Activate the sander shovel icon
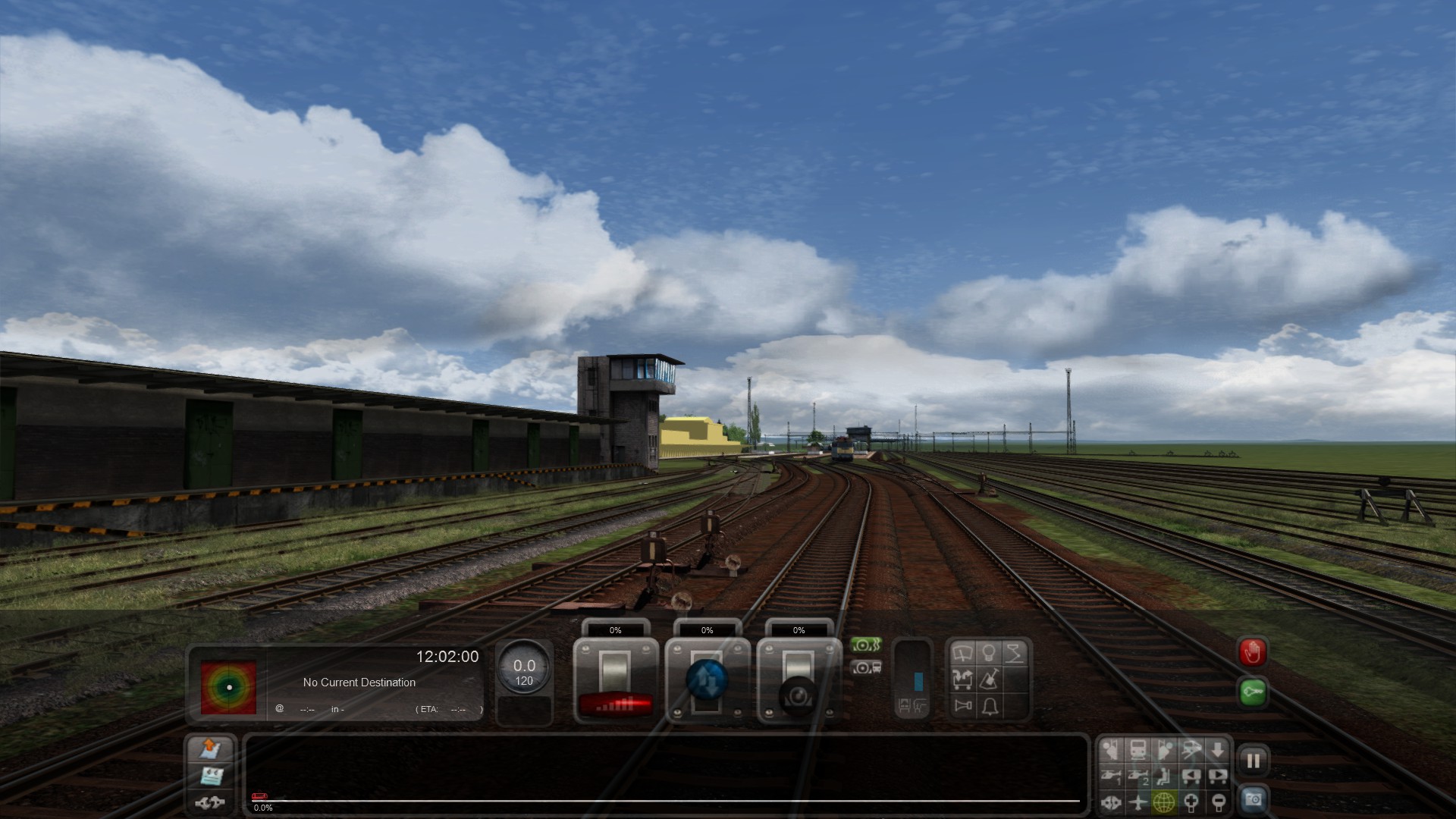This screenshot has height=819, width=1456. point(989,679)
